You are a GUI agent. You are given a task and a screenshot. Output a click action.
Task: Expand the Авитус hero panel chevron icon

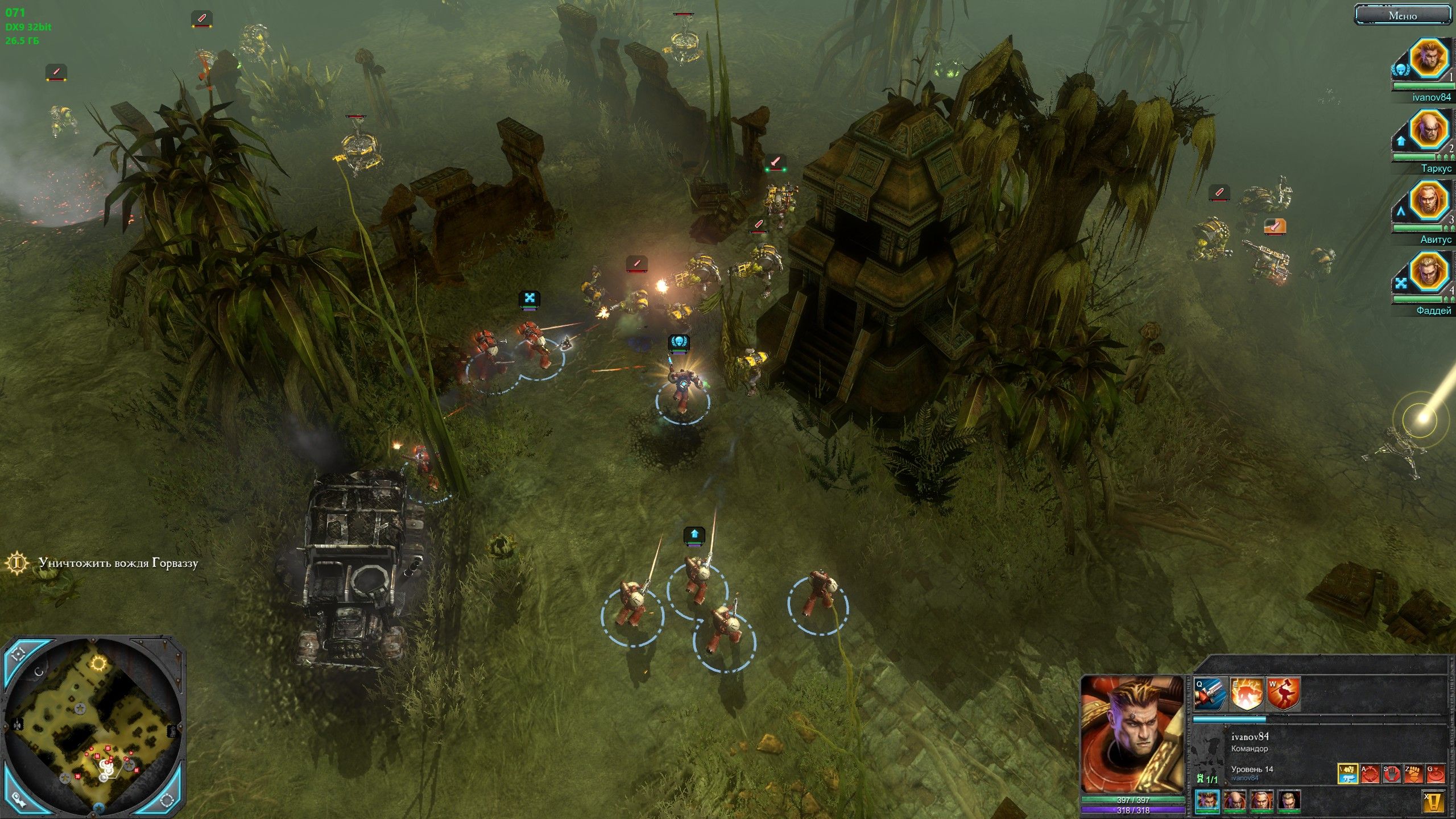coord(1401,212)
